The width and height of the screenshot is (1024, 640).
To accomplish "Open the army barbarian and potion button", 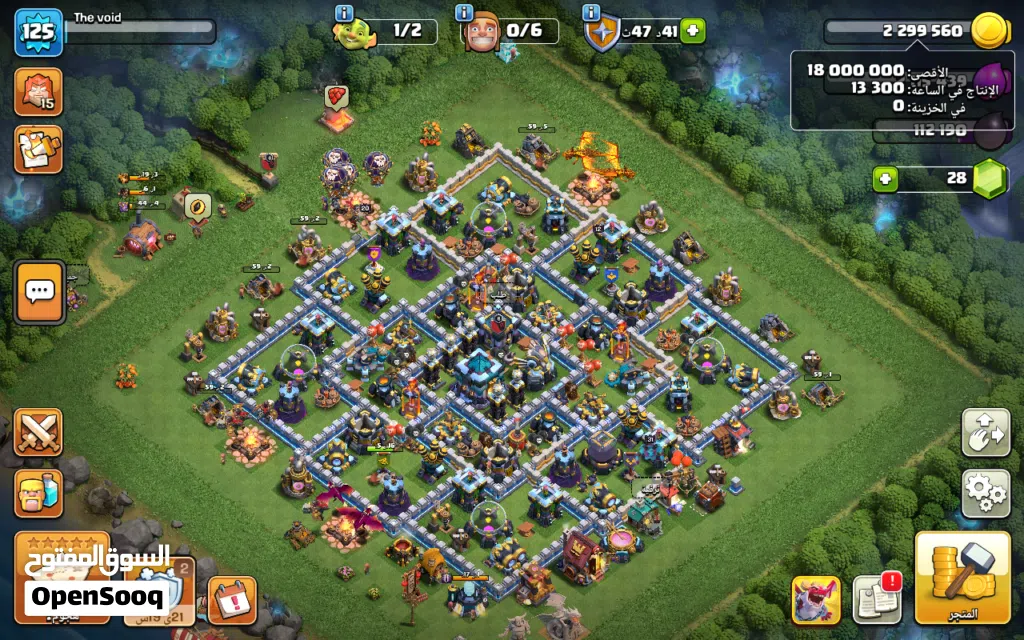I will 38,493.
